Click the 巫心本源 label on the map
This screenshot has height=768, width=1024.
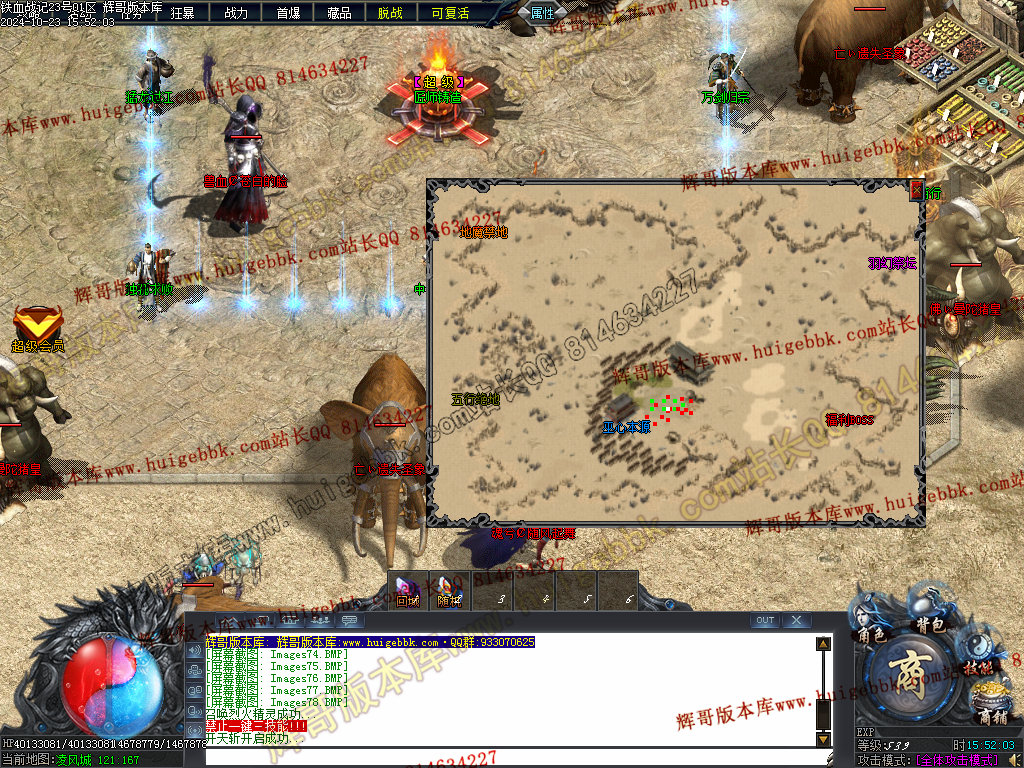(x=626, y=427)
